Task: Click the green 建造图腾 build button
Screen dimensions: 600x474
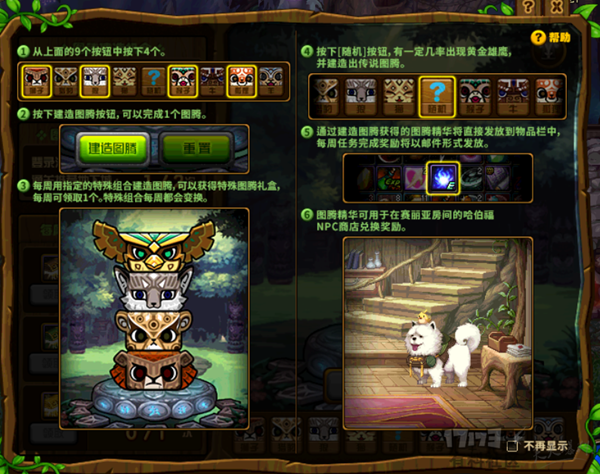Action: tap(113, 147)
